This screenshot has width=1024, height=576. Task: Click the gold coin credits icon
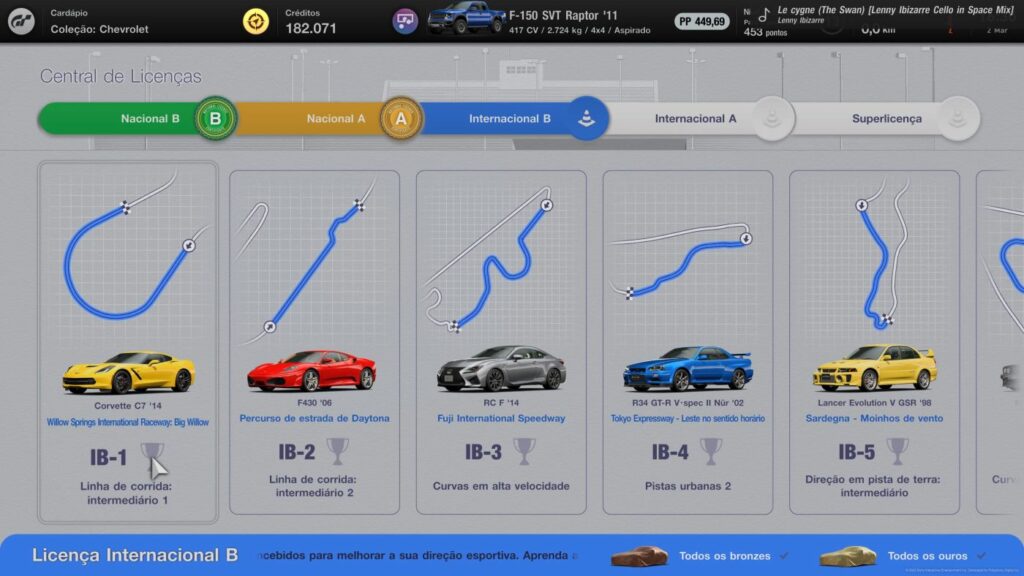257,22
